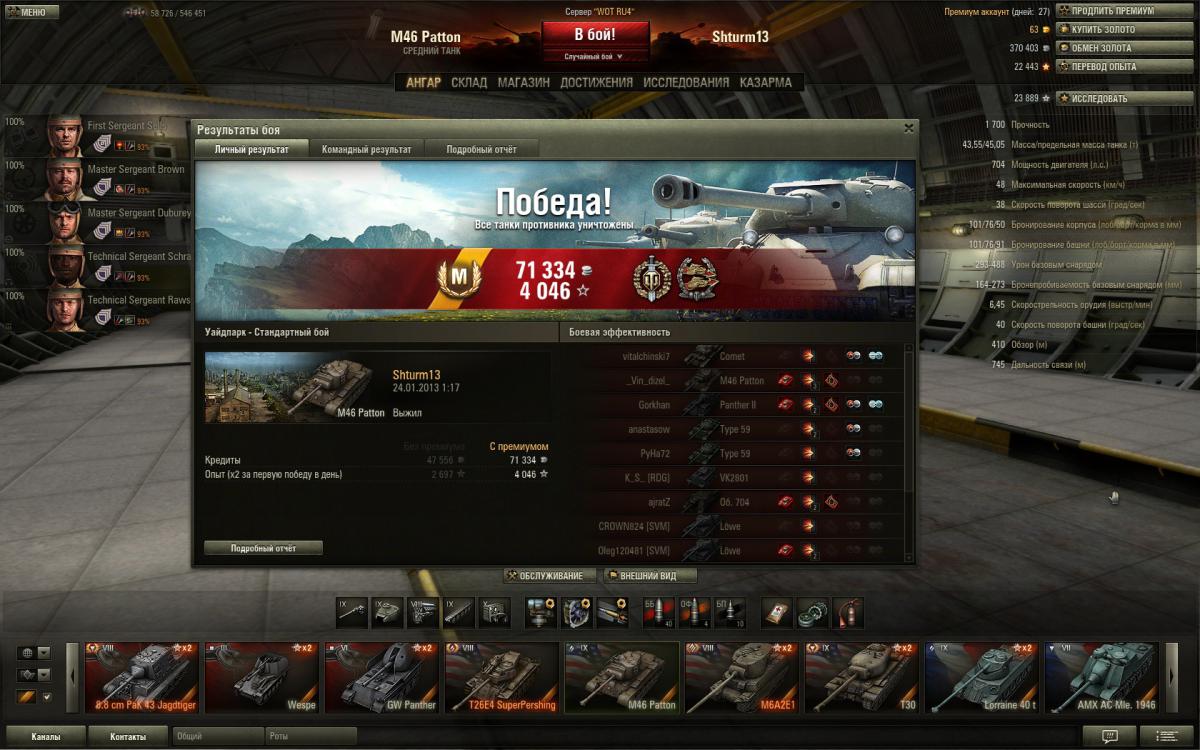The height and width of the screenshot is (750, 1200).
Task: Click the Обслуживание button
Action: coord(550,576)
